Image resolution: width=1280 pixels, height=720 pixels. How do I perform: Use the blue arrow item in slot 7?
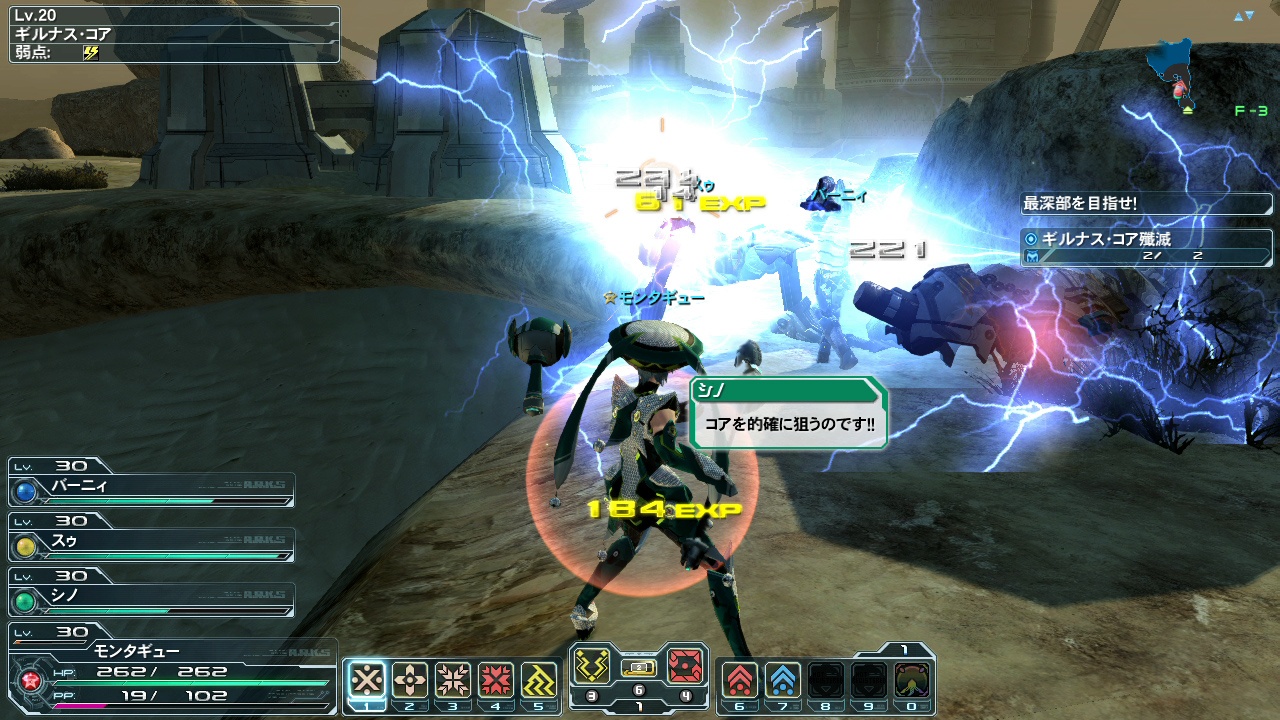point(783,680)
